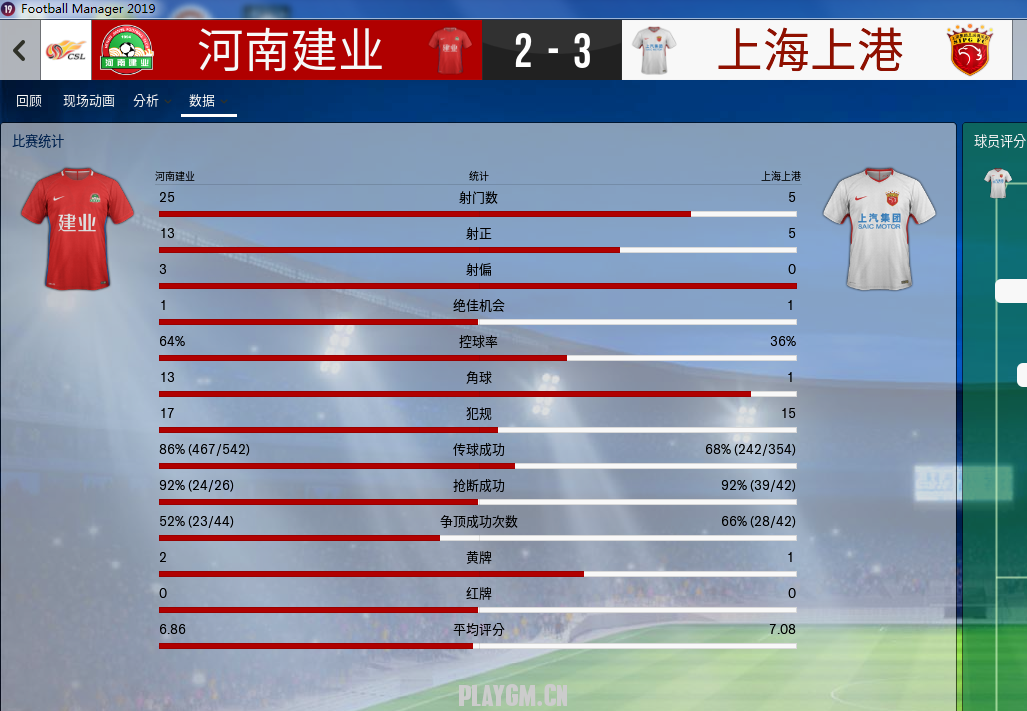Click the 上海上港 team name in header
This screenshot has height=711, width=1027.
810,51
